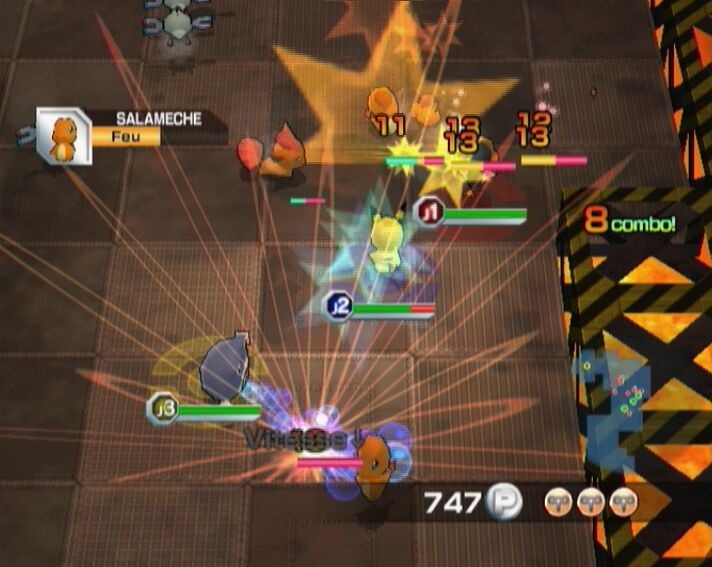
Task: Select the J2 player marker badge
Action: coord(336,306)
